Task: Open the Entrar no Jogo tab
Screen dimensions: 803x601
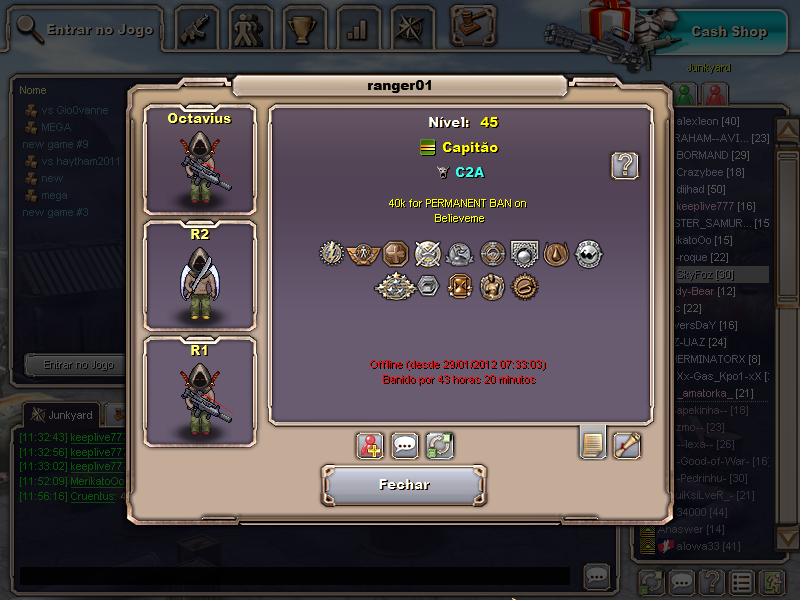Action: (88, 29)
